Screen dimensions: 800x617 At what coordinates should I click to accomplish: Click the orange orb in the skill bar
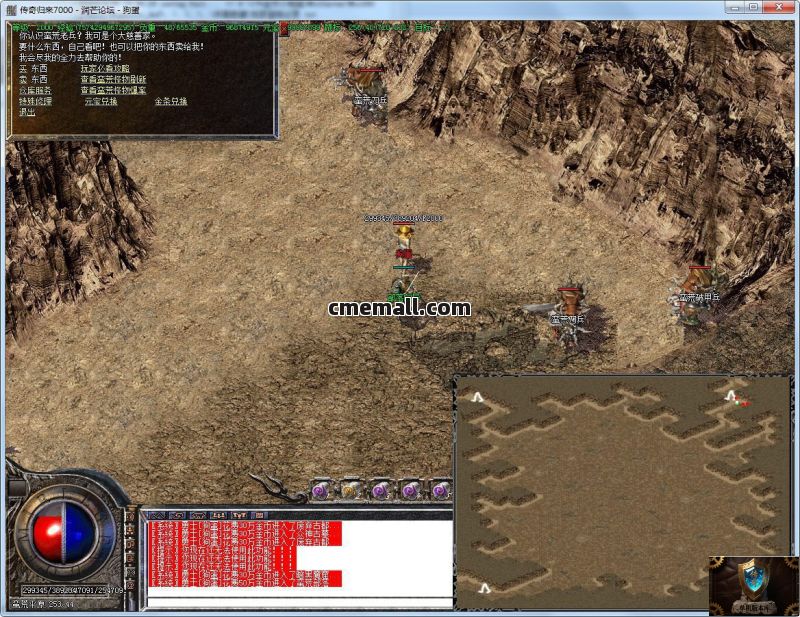pyautogui.click(x=350, y=491)
